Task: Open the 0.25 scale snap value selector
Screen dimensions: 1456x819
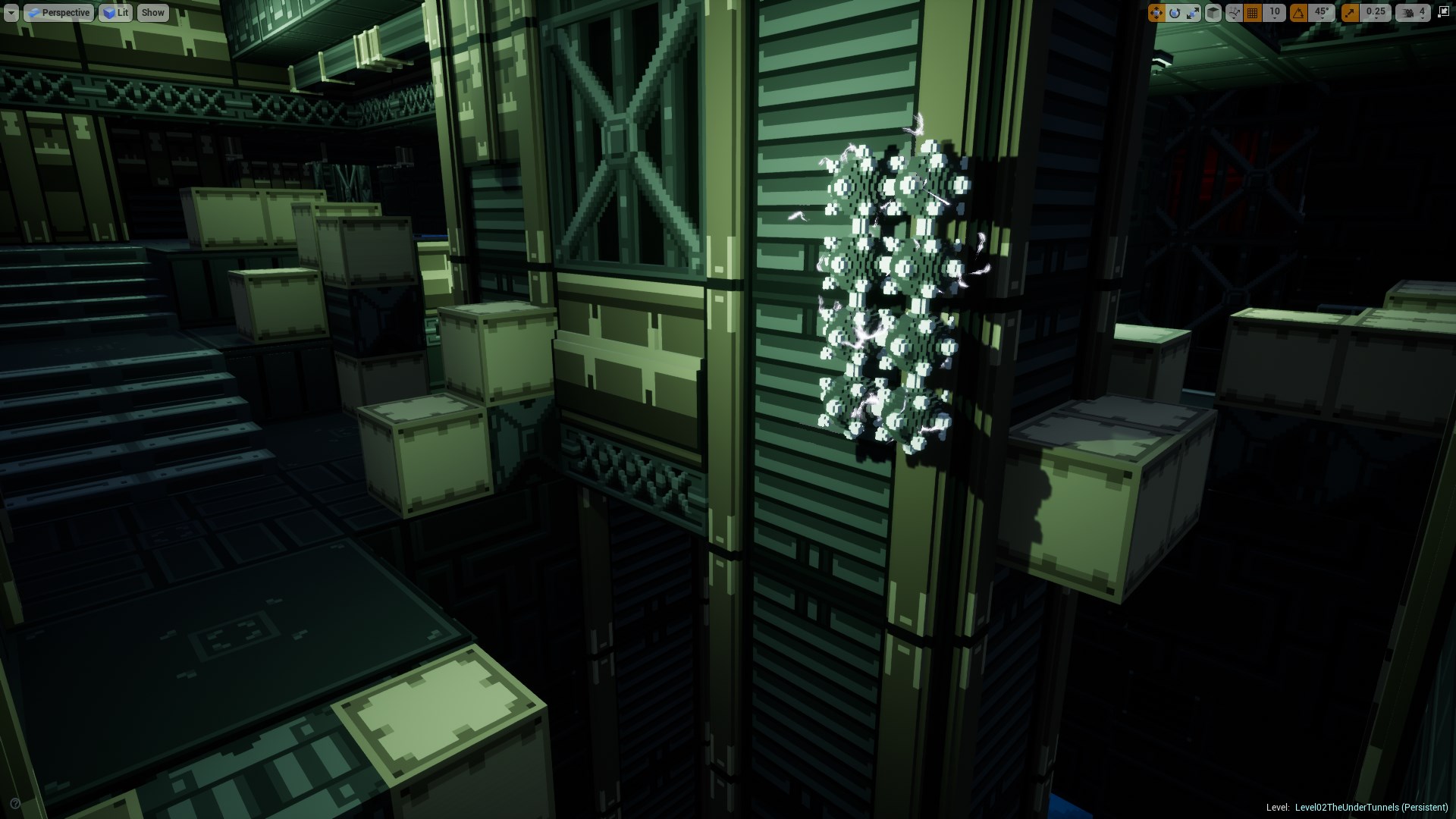Action: [1376, 12]
